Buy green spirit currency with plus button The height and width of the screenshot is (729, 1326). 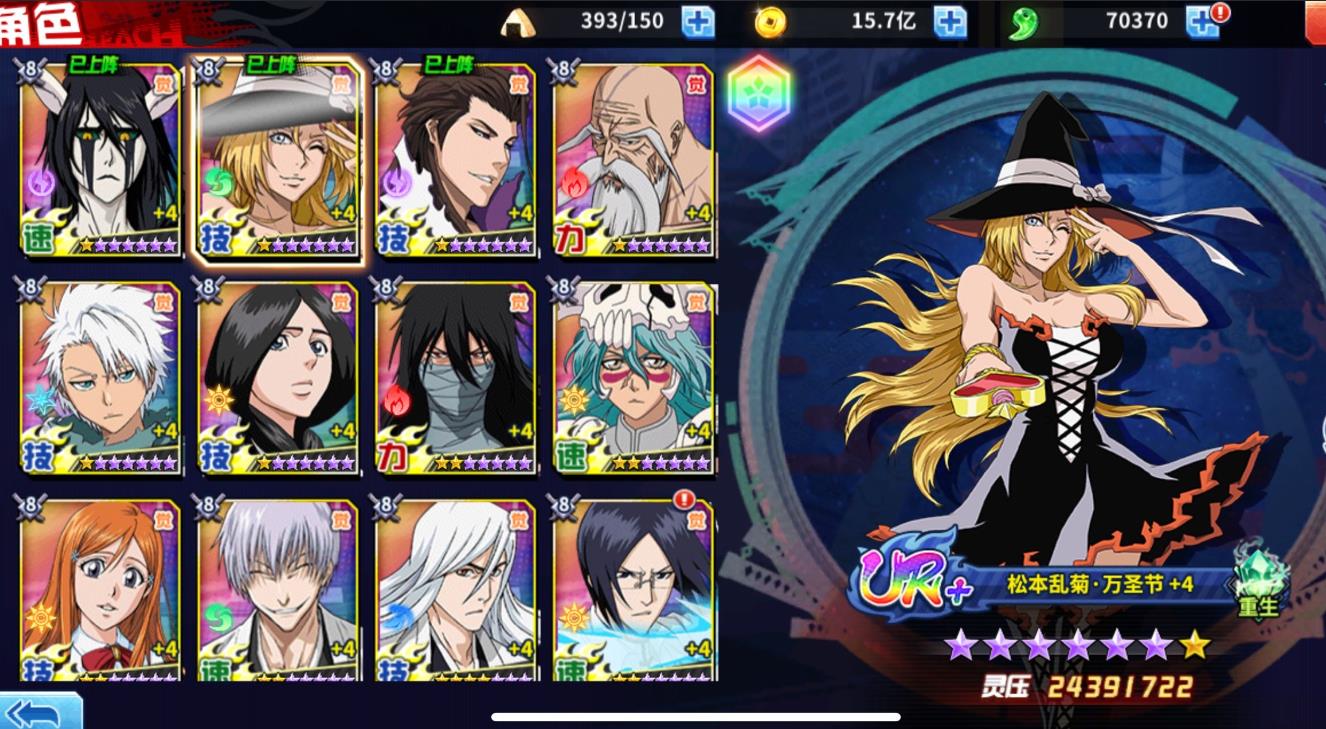click(1202, 21)
